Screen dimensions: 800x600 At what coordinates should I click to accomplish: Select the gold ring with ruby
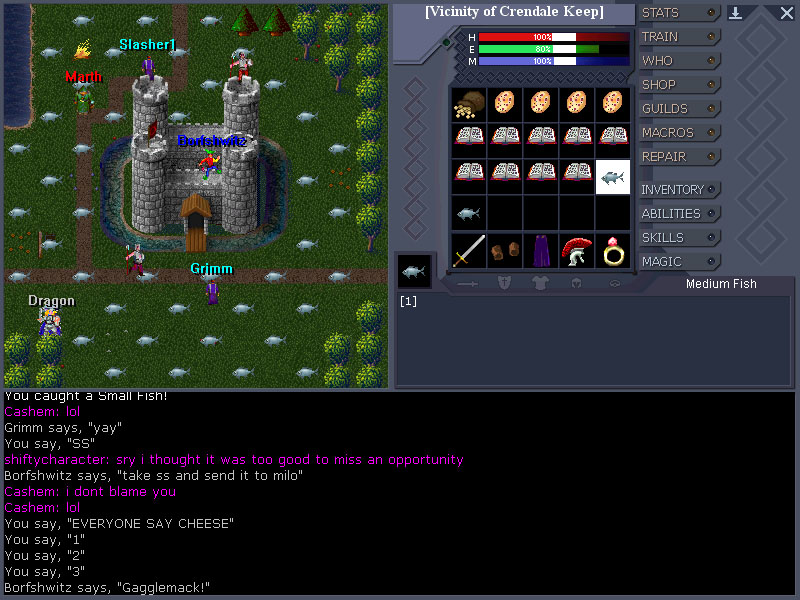612,250
